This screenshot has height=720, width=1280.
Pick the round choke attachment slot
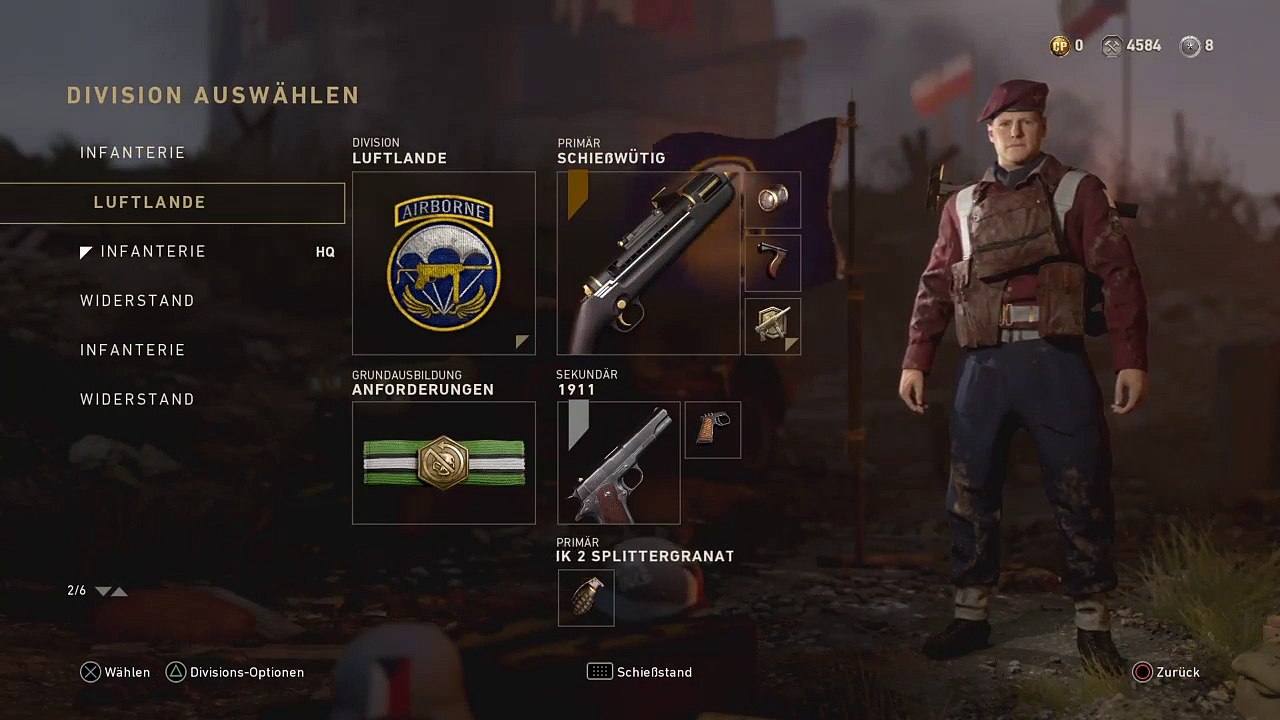[x=772, y=200]
